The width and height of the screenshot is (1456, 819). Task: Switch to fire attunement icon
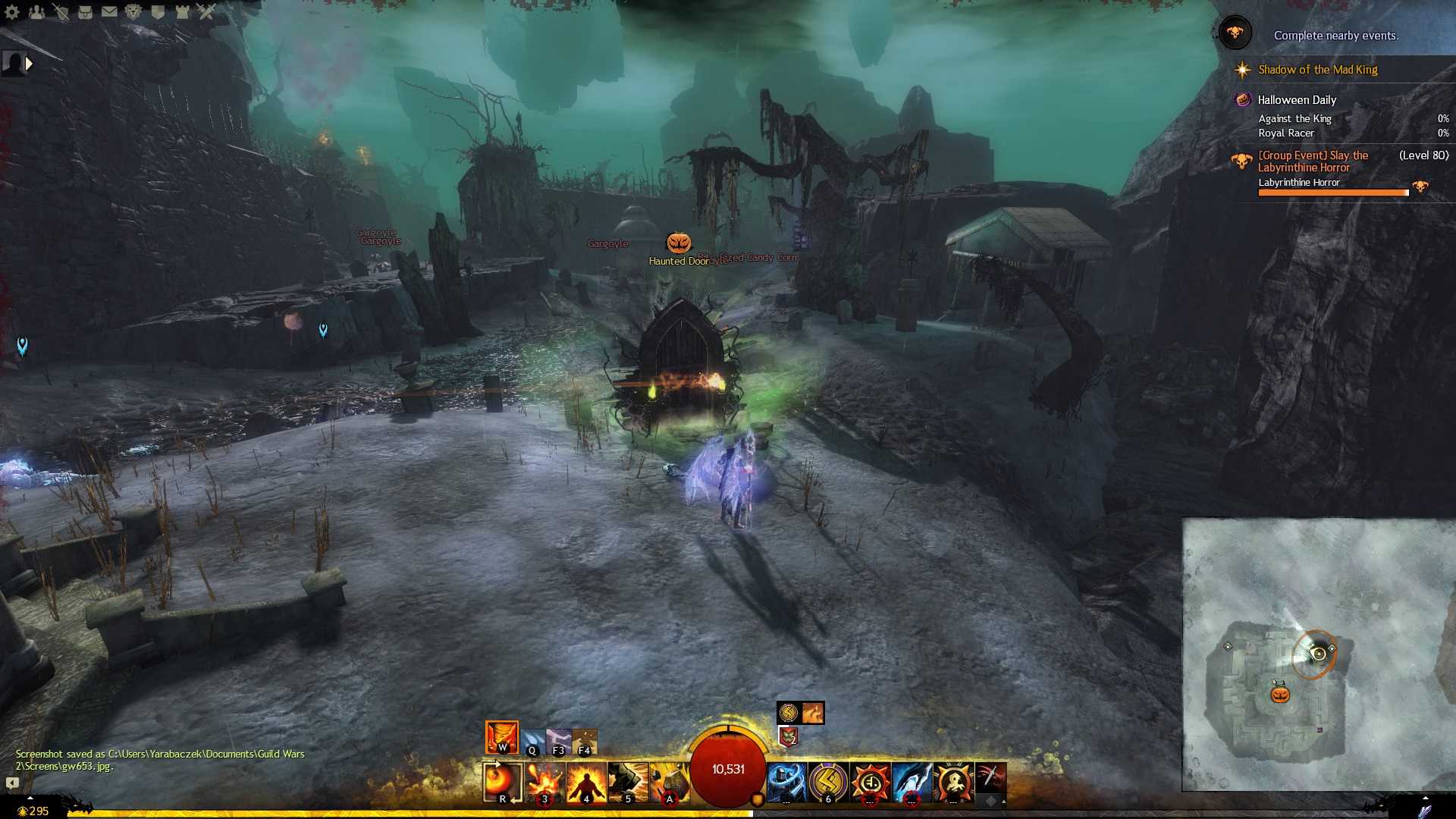click(x=502, y=737)
